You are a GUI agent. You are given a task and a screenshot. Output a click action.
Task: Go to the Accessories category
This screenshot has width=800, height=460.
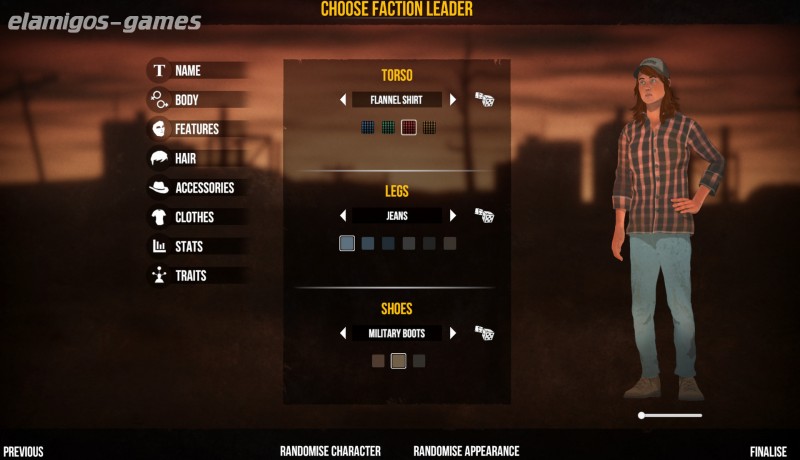[204, 187]
